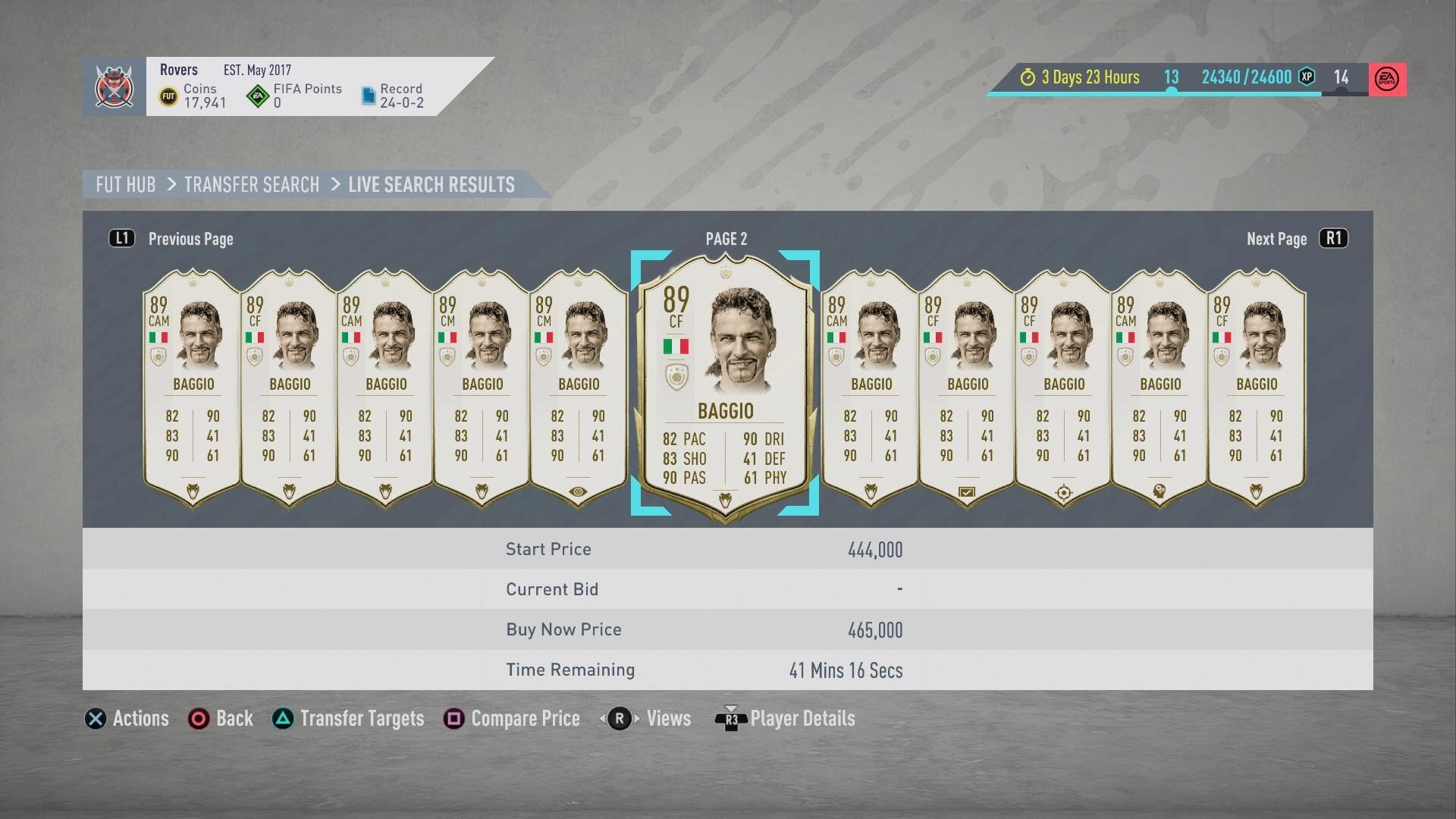The image size is (1456, 819).
Task: Click the EA Sports logo icon
Action: click(1387, 79)
